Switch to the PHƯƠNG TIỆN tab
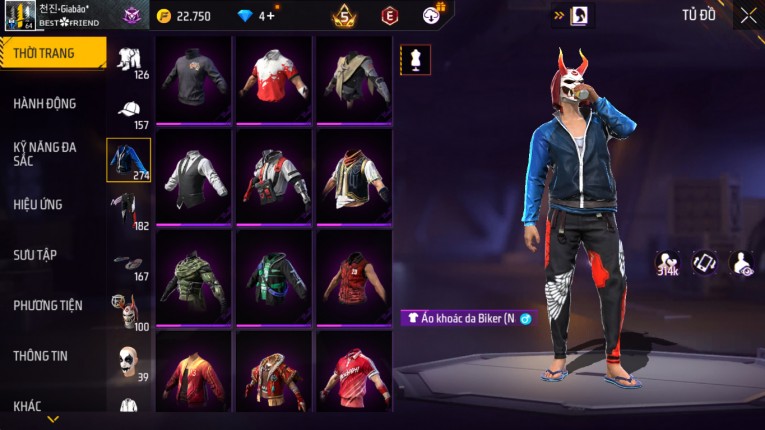This screenshot has height=430, width=765. [x=48, y=305]
